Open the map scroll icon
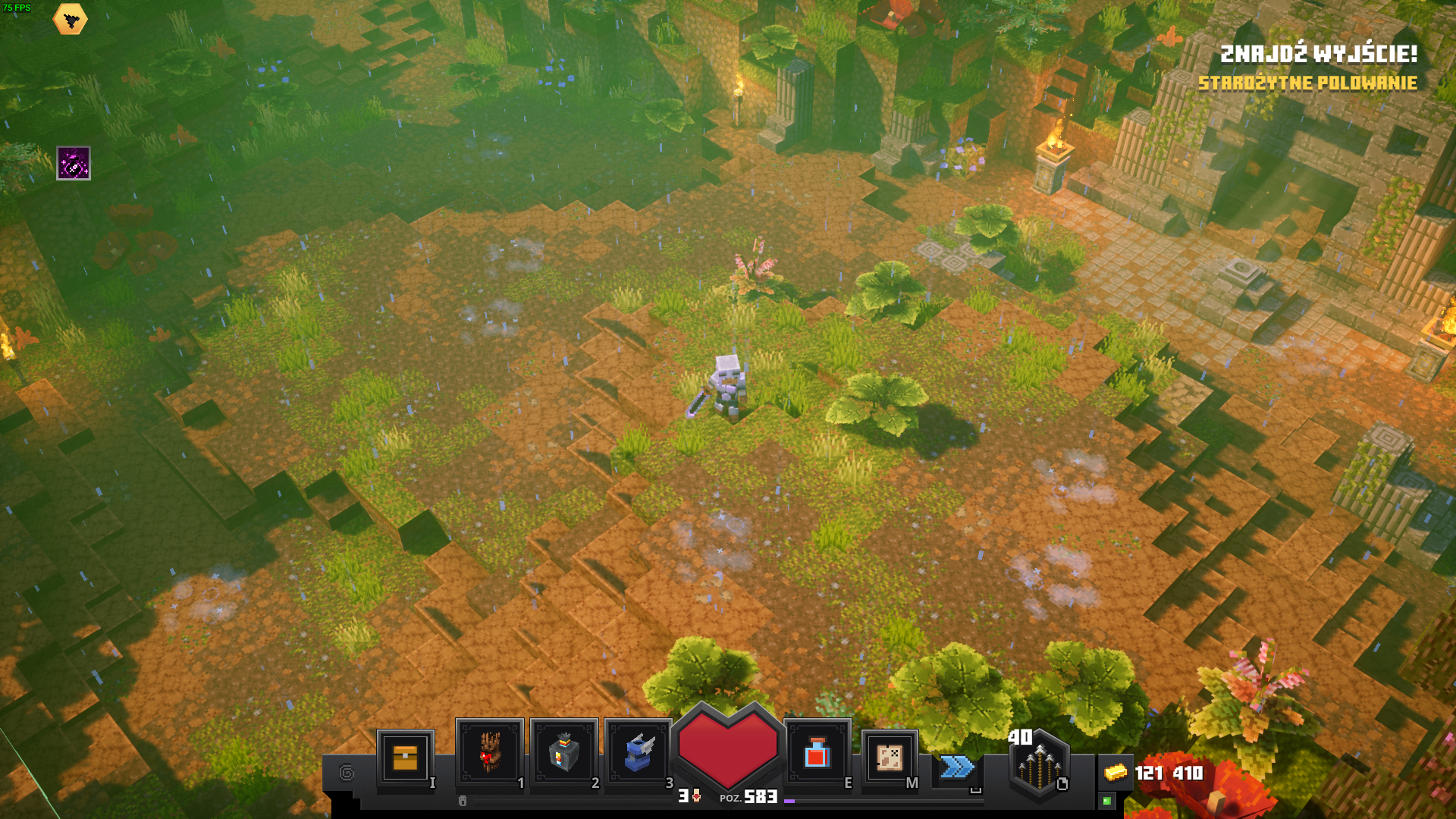 pyautogui.click(x=889, y=757)
